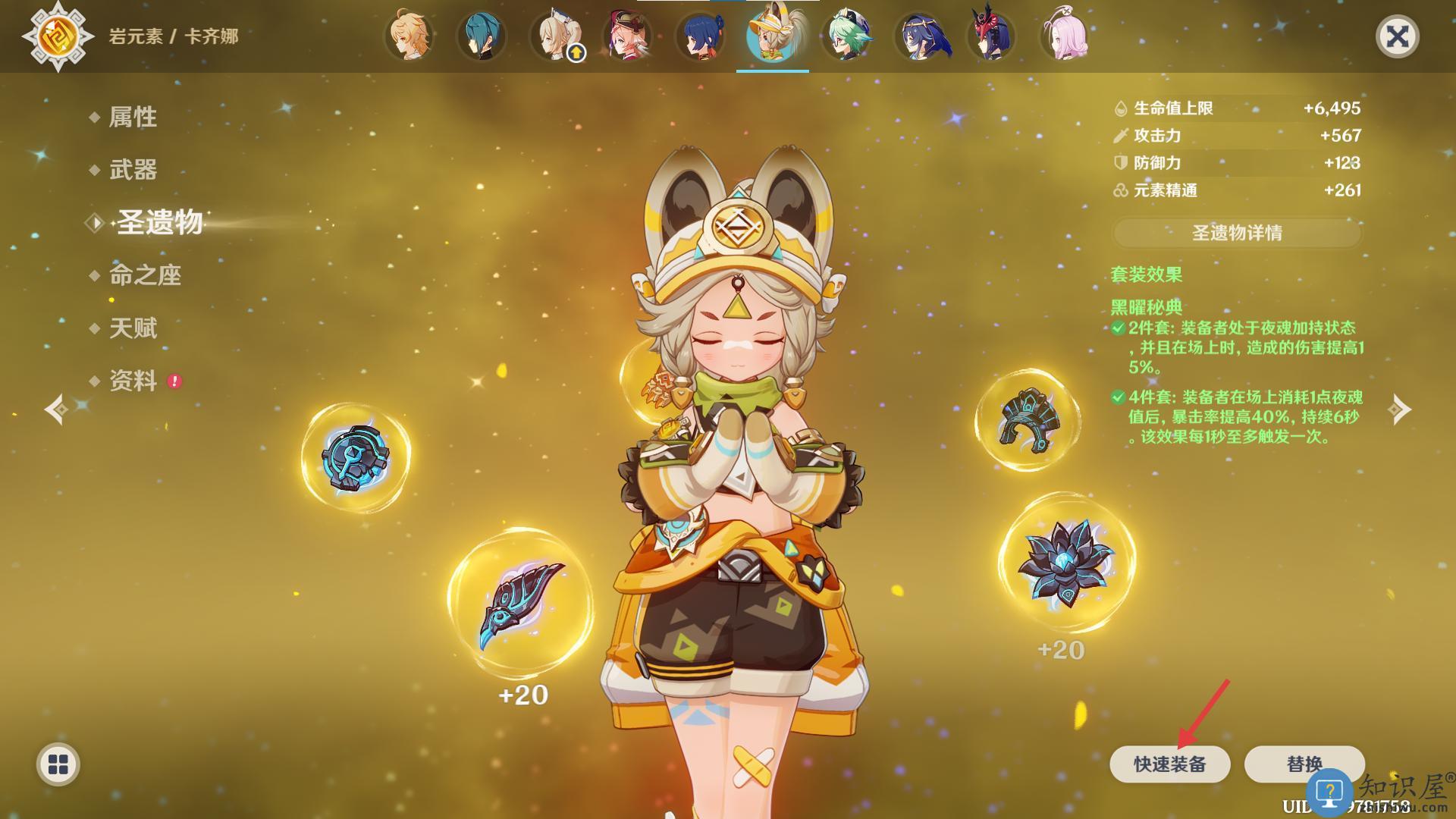Image resolution: width=1456 pixels, height=819 pixels.
Task: Go to the next character with right arrow
Action: [x=1399, y=409]
